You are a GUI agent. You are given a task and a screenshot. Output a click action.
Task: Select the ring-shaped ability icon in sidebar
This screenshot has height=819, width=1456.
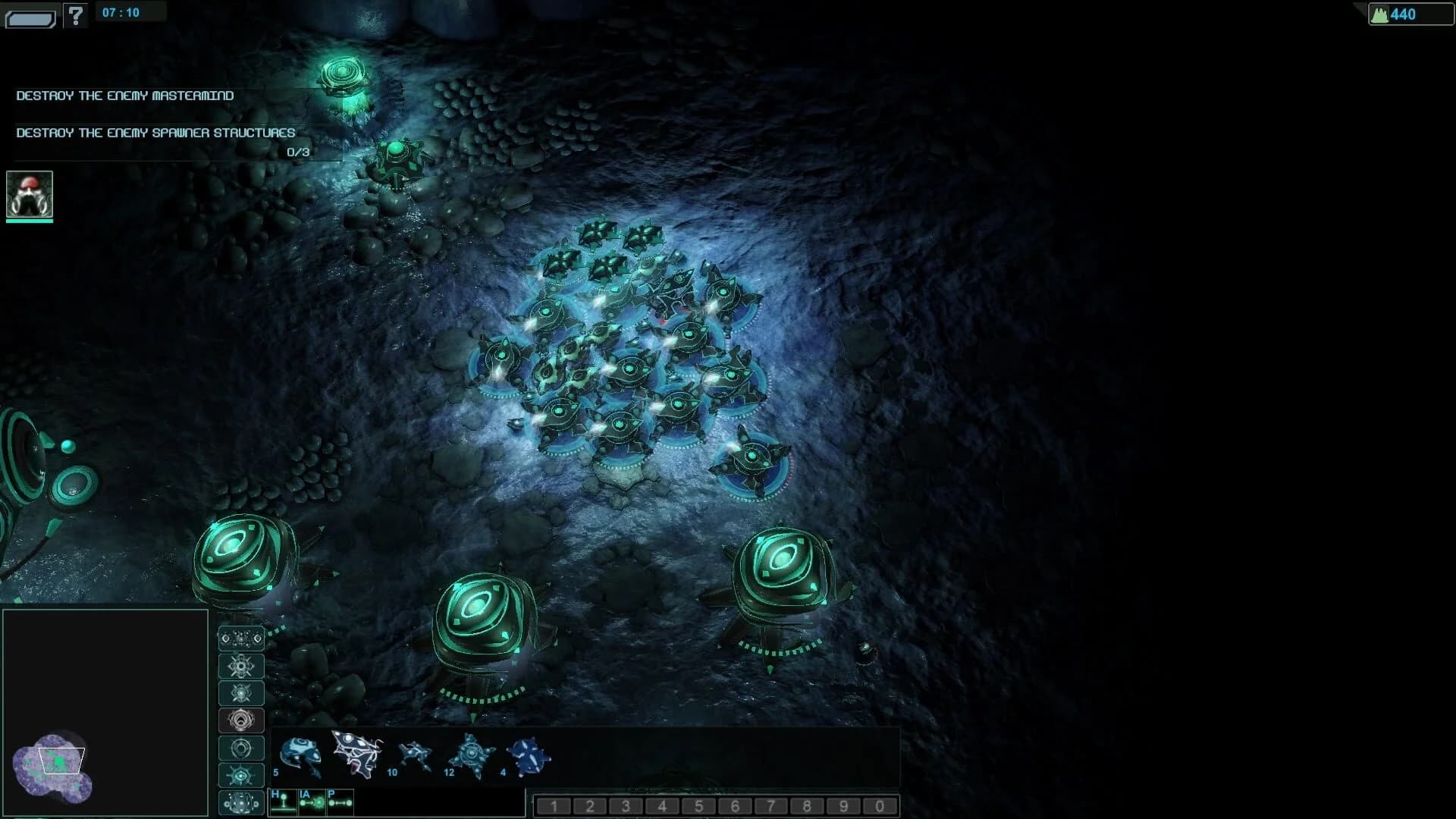241,748
